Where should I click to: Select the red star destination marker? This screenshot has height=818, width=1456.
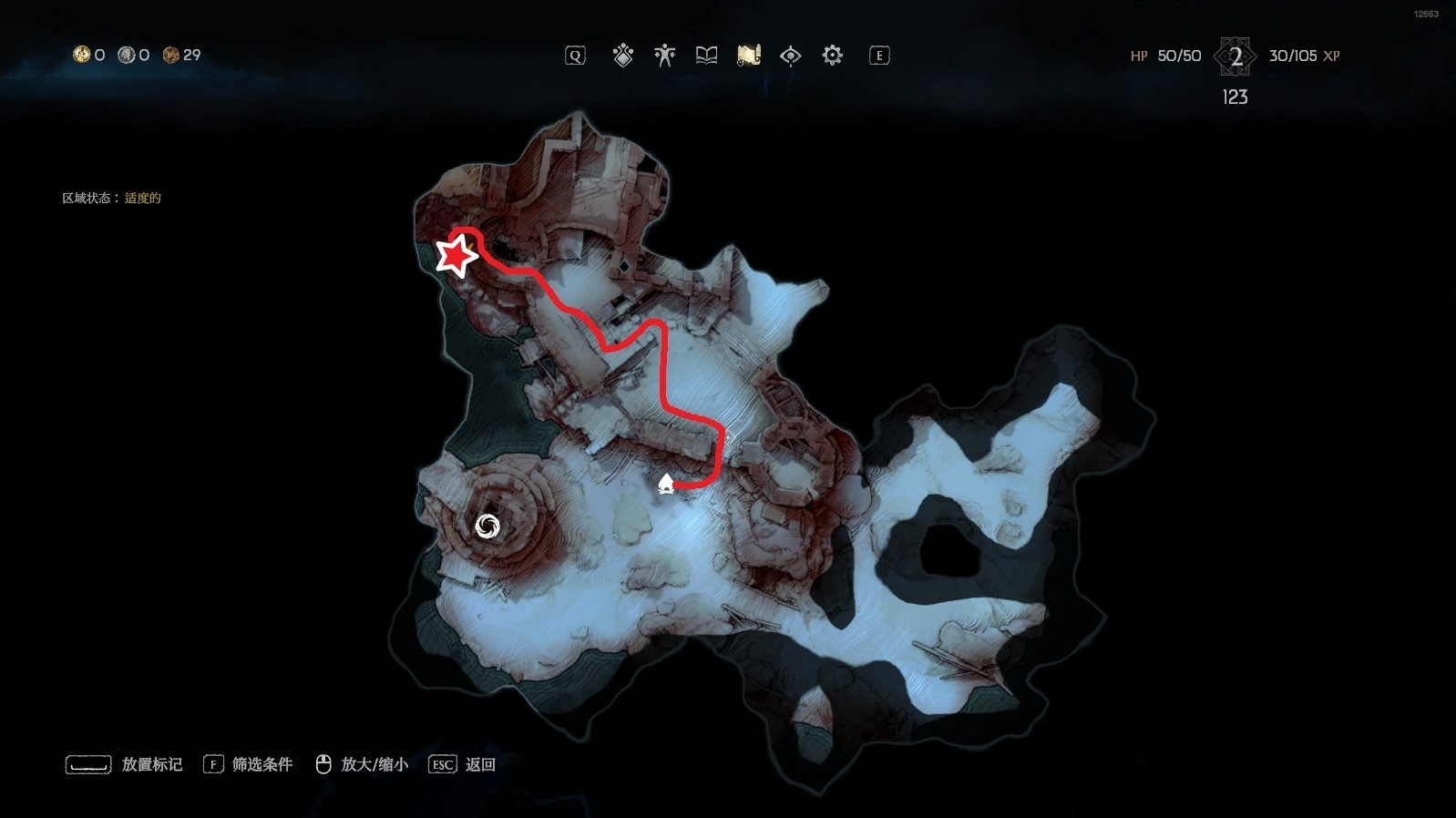tap(456, 256)
